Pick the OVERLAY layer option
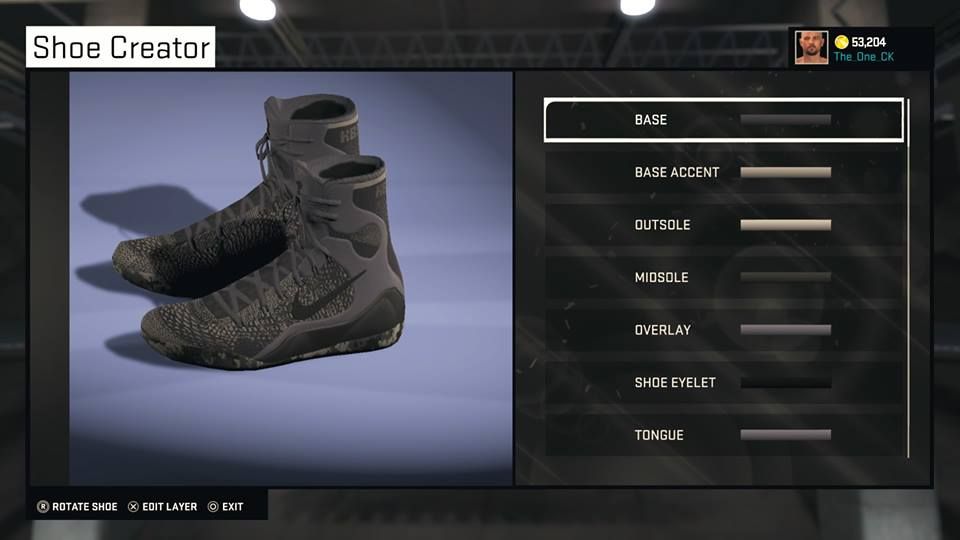Image resolution: width=960 pixels, height=540 pixels. (x=723, y=330)
